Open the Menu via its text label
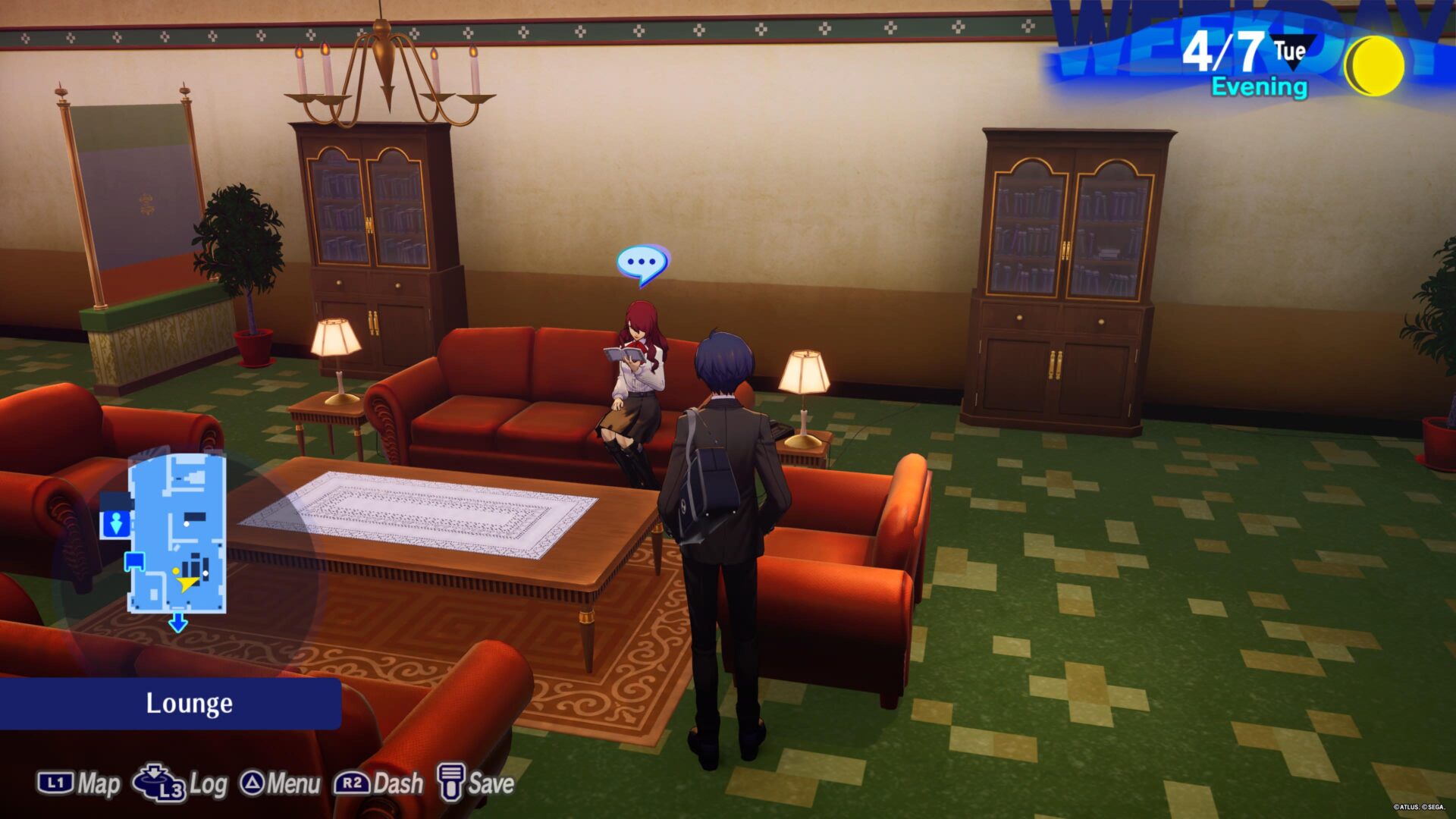1456x819 pixels. [296, 783]
